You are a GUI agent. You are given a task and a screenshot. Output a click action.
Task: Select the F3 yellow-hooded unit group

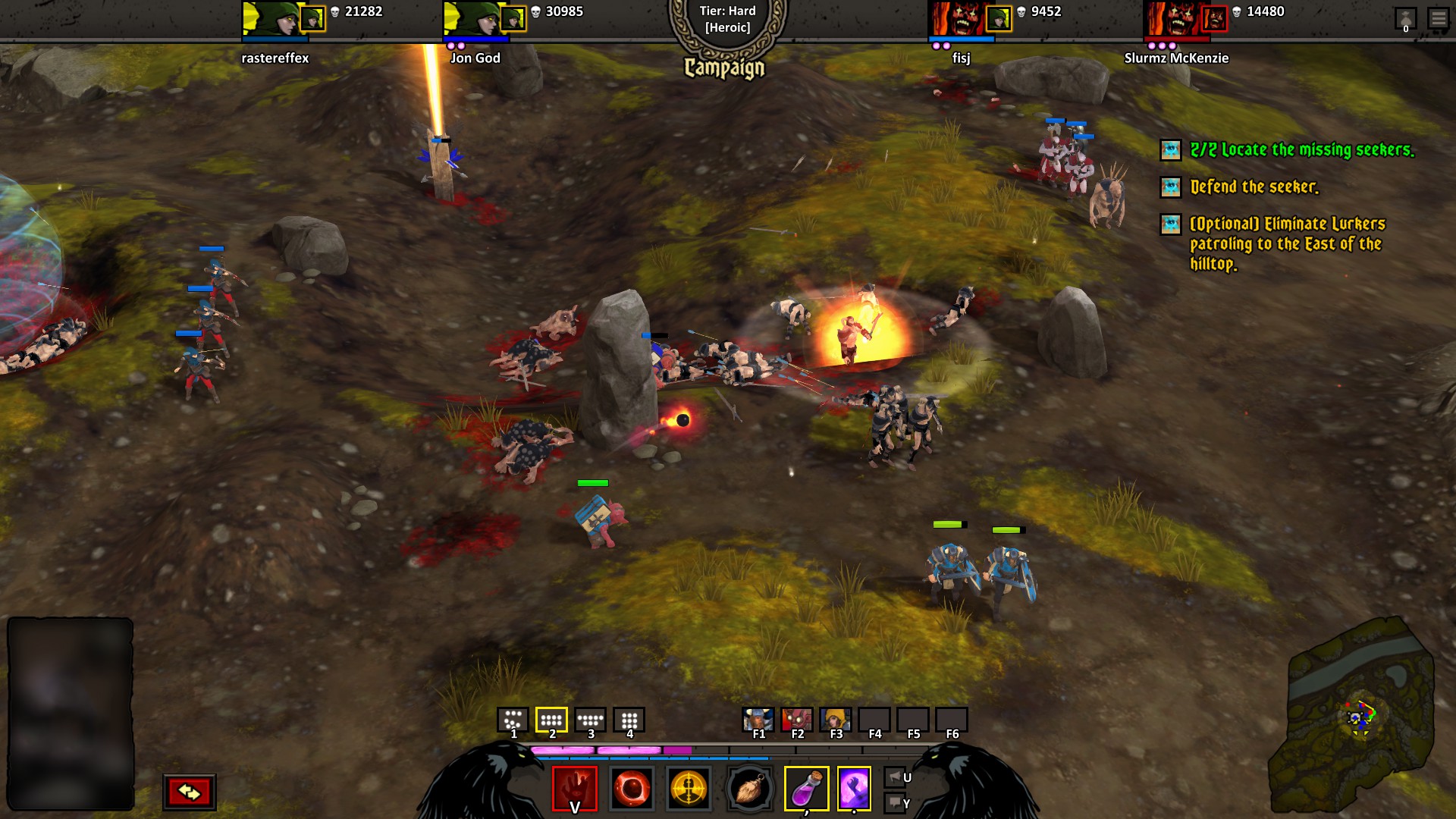tap(835, 720)
